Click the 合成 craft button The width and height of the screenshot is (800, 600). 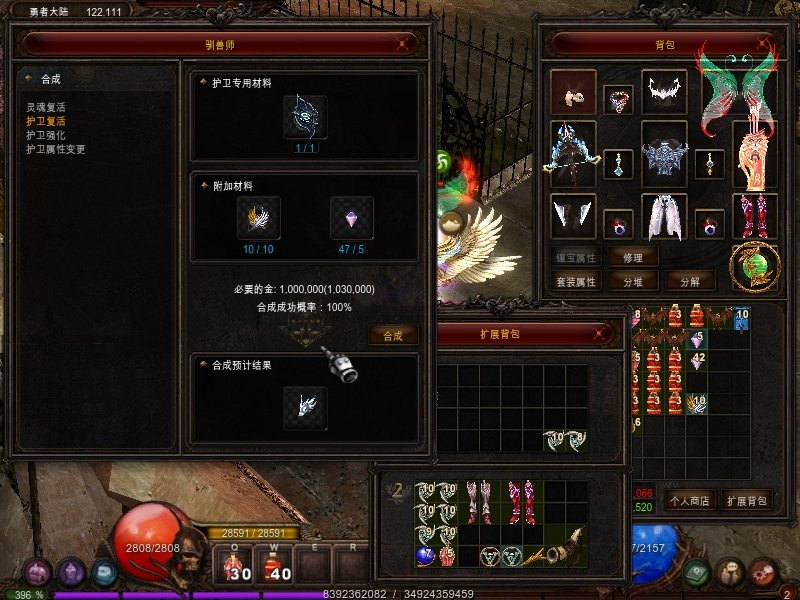coord(393,336)
